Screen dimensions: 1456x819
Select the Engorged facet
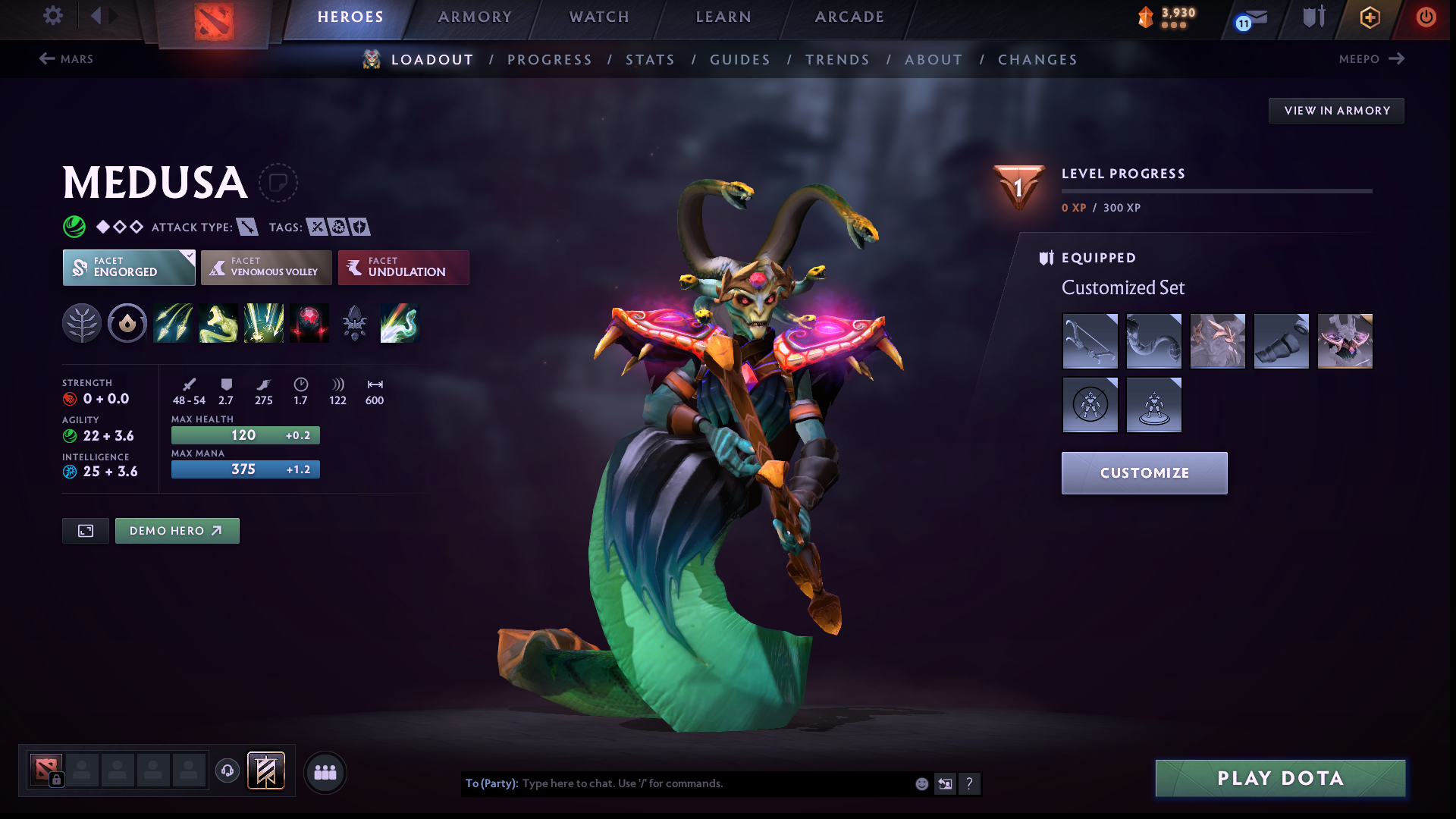coord(128,268)
